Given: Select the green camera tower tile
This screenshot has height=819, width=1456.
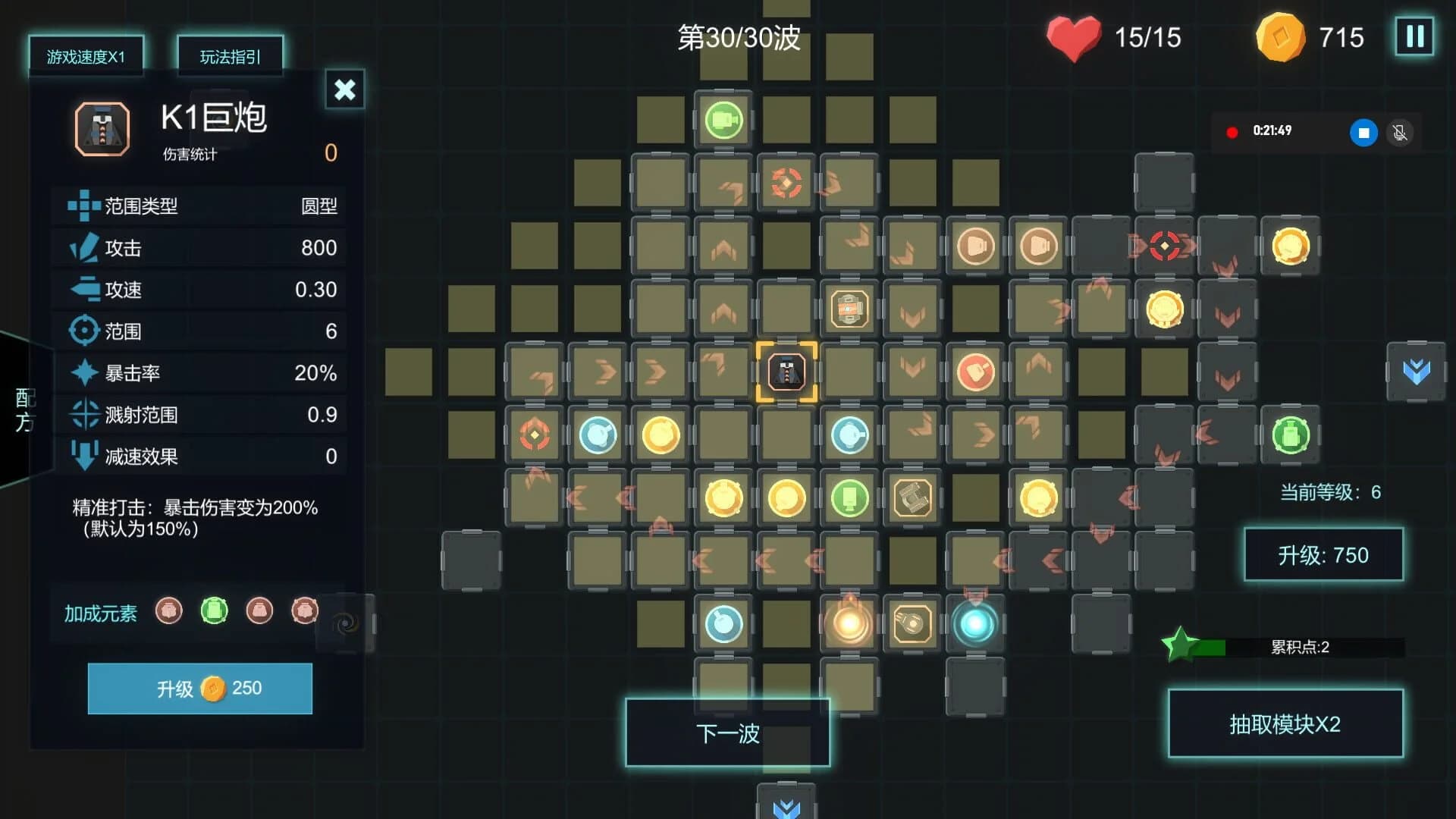Looking at the screenshot, I should click(x=723, y=121).
